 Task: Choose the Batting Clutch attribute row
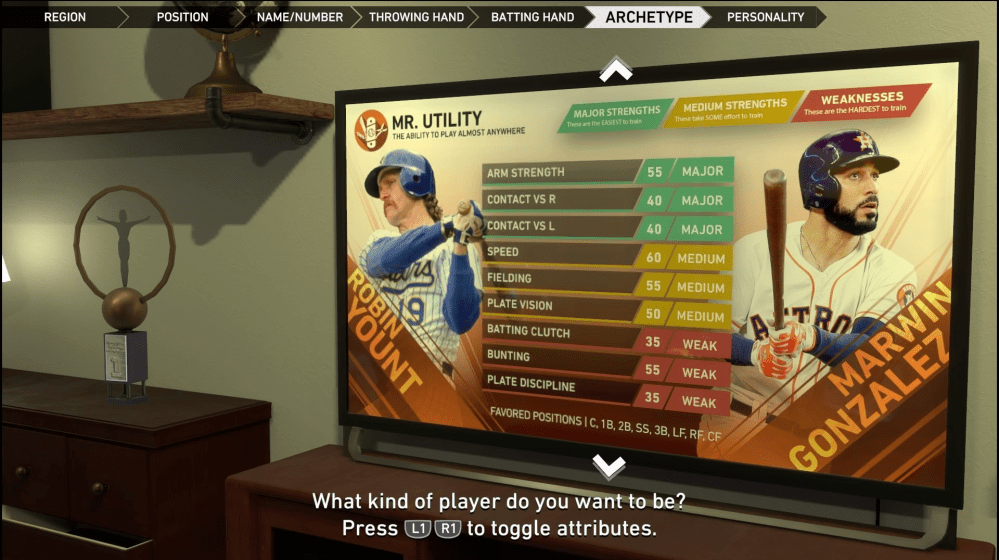click(606, 337)
